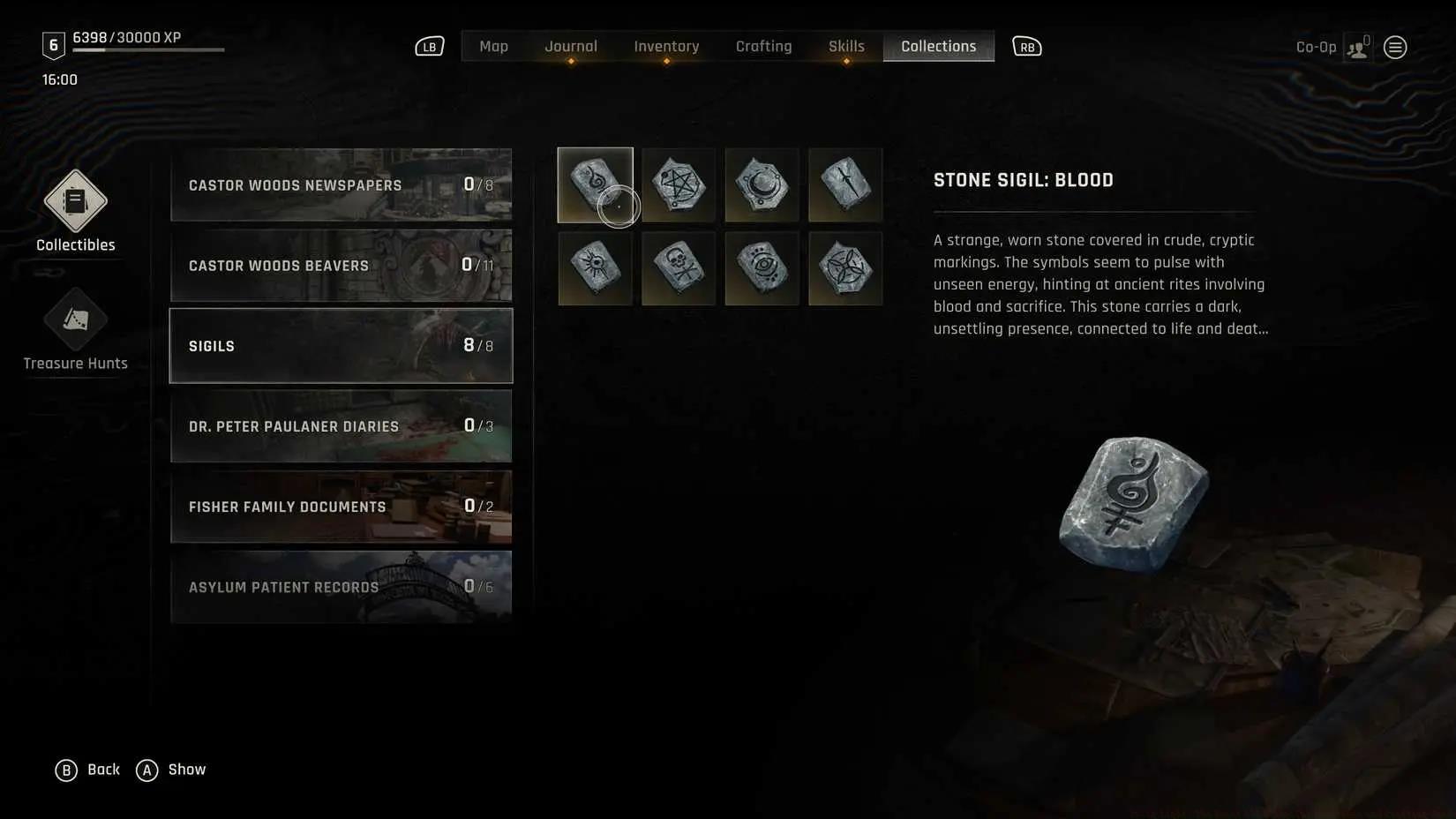Select the Sigils collection row
The width and height of the screenshot is (1456, 819).
[341, 346]
